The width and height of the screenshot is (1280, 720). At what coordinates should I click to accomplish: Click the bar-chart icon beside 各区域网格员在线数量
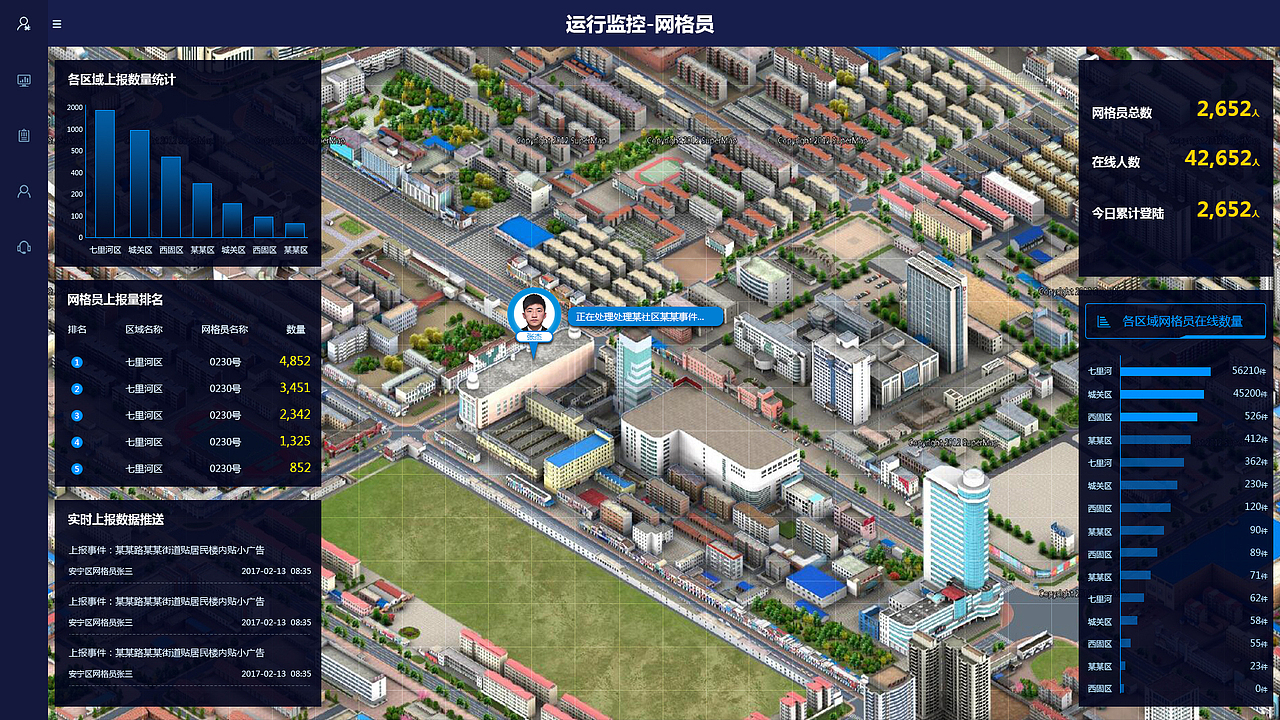pos(1103,321)
